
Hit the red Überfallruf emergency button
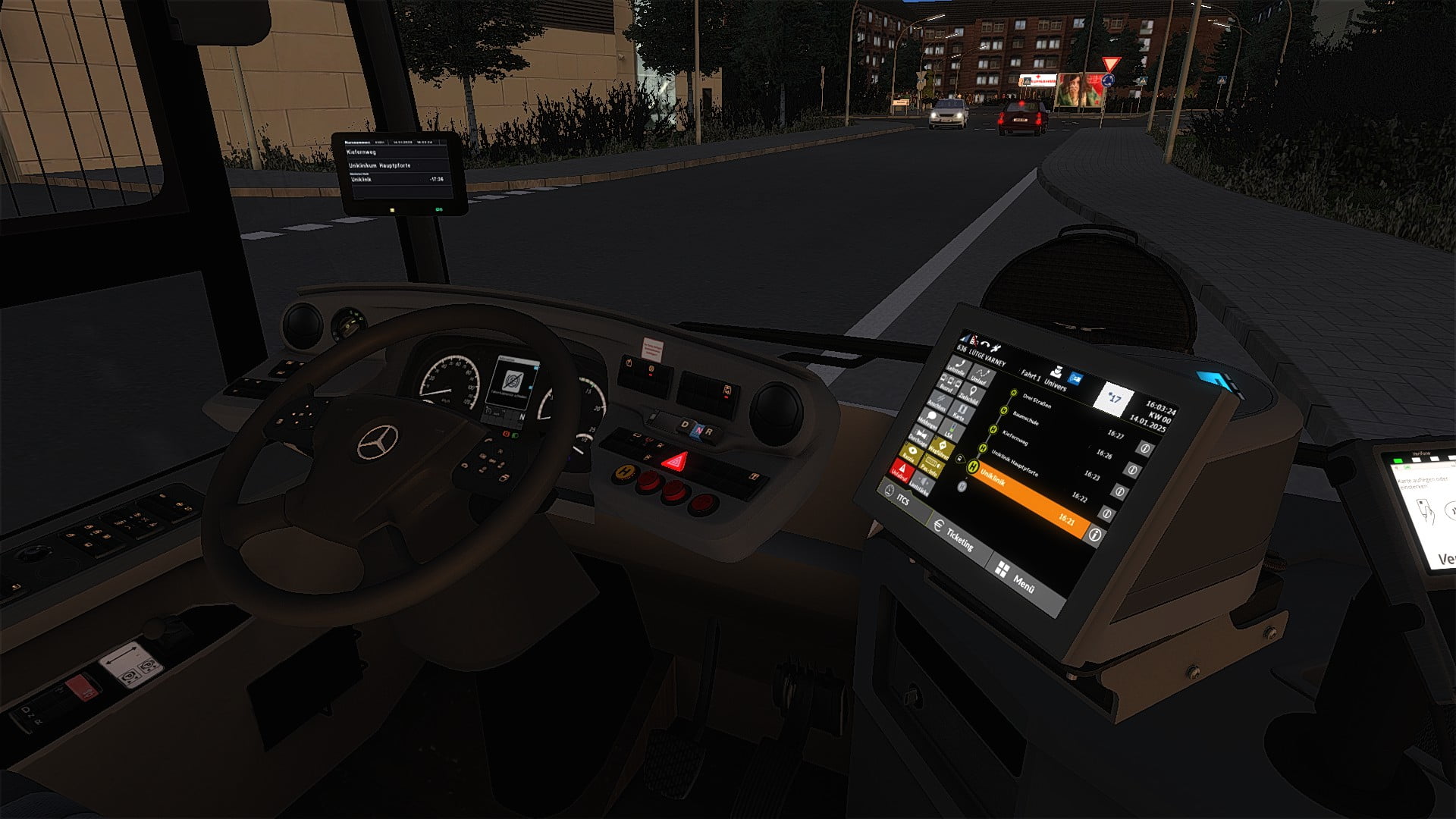[901, 472]
